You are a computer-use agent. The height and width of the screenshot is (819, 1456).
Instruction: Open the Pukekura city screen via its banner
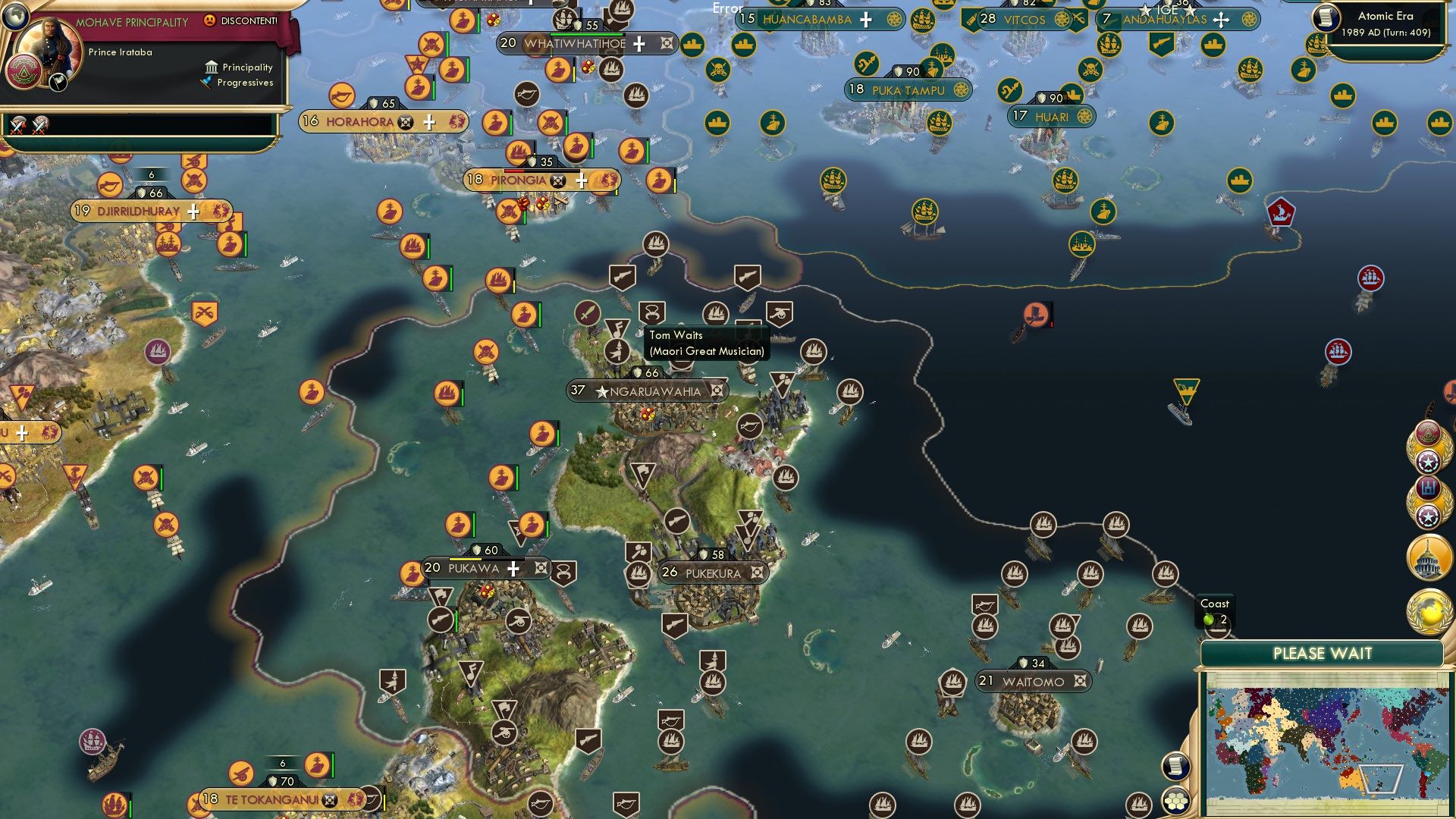(704, 573)
